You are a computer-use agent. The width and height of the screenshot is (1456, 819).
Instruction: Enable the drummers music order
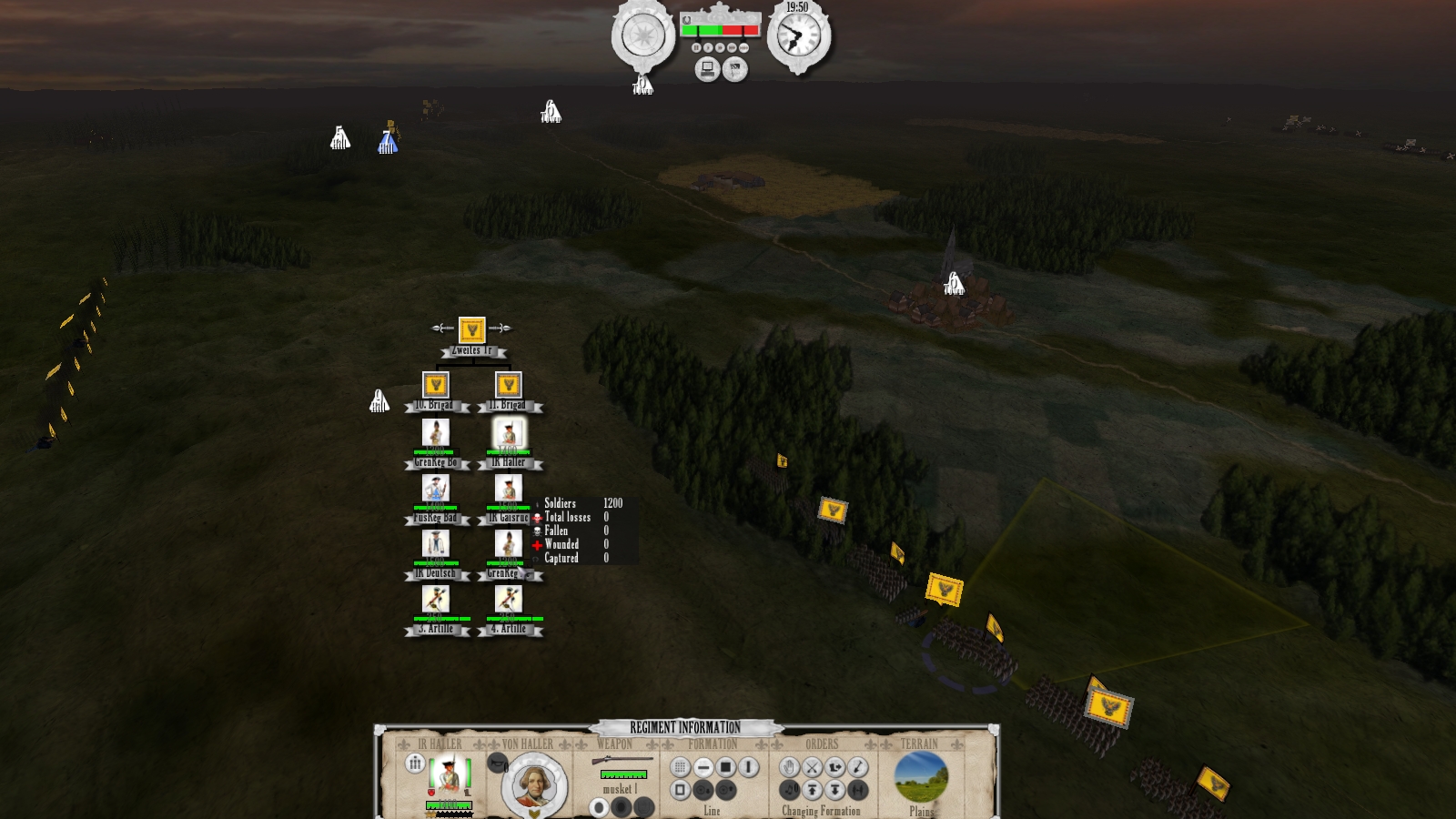(x=790, y=790)
